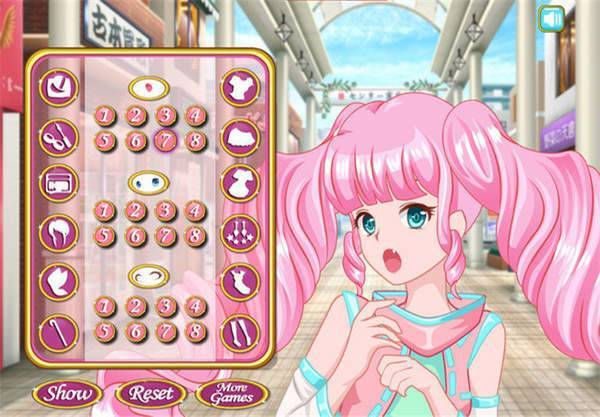The image size is (600, 417).
Task: Choose the blouse top category
Action: [239, 87]
